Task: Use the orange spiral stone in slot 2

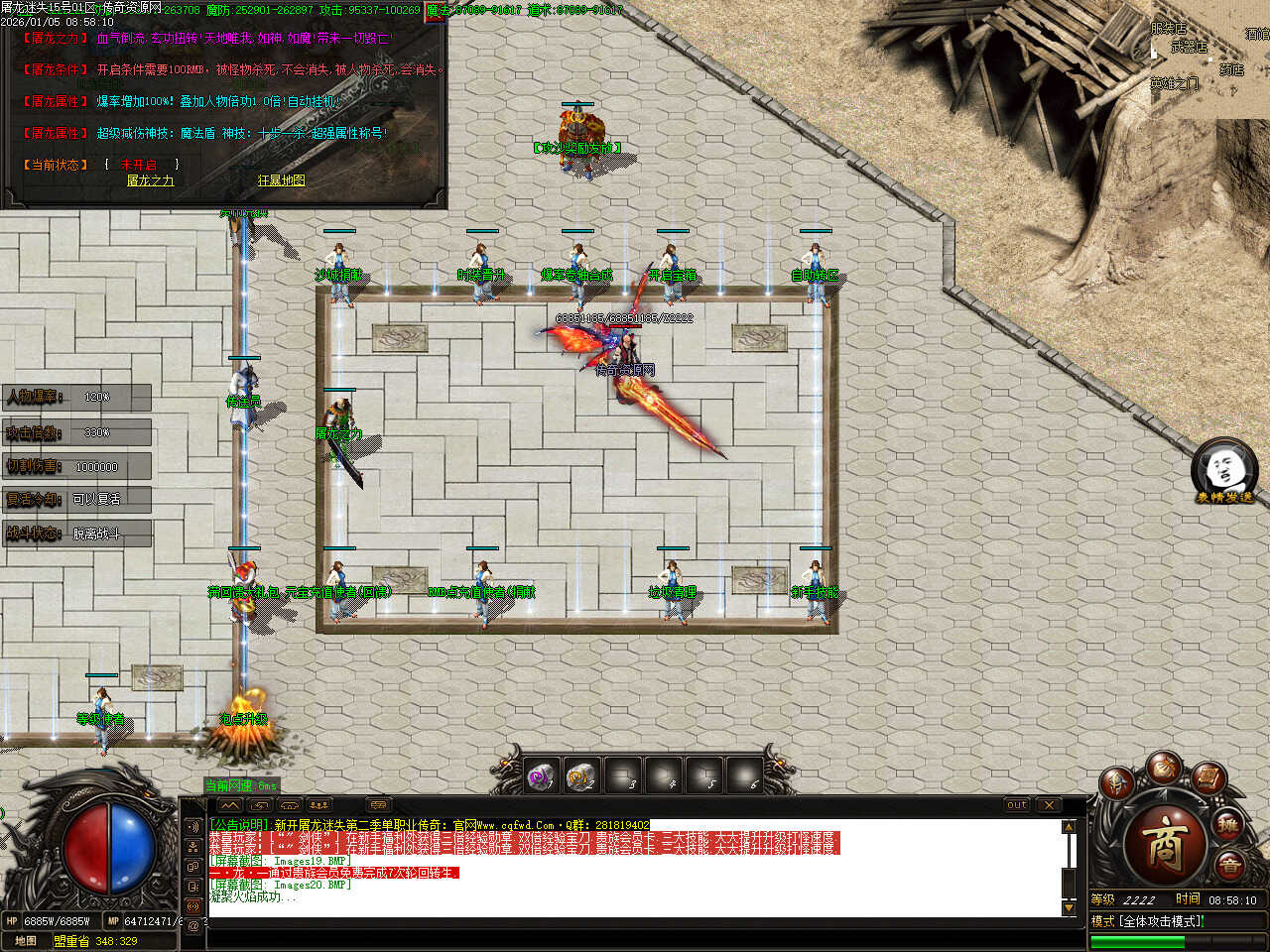Action: click(582, 776)
